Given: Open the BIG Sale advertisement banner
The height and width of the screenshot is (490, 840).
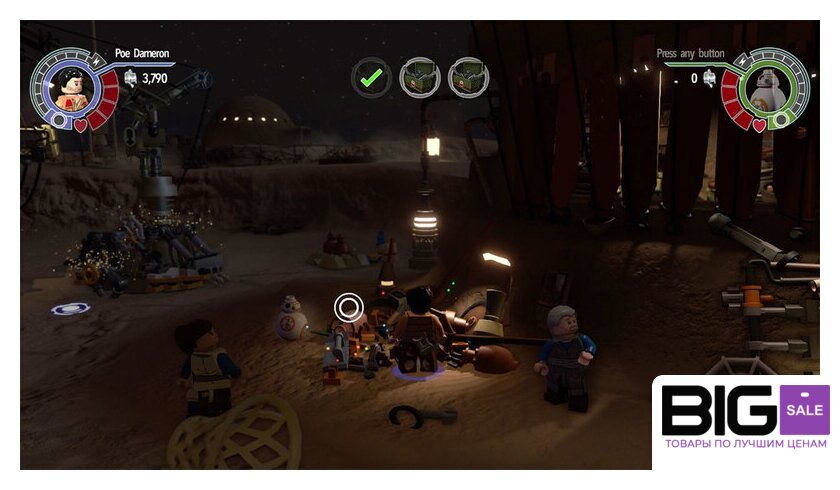Looking at the screenshot, I should coord(745,421).
